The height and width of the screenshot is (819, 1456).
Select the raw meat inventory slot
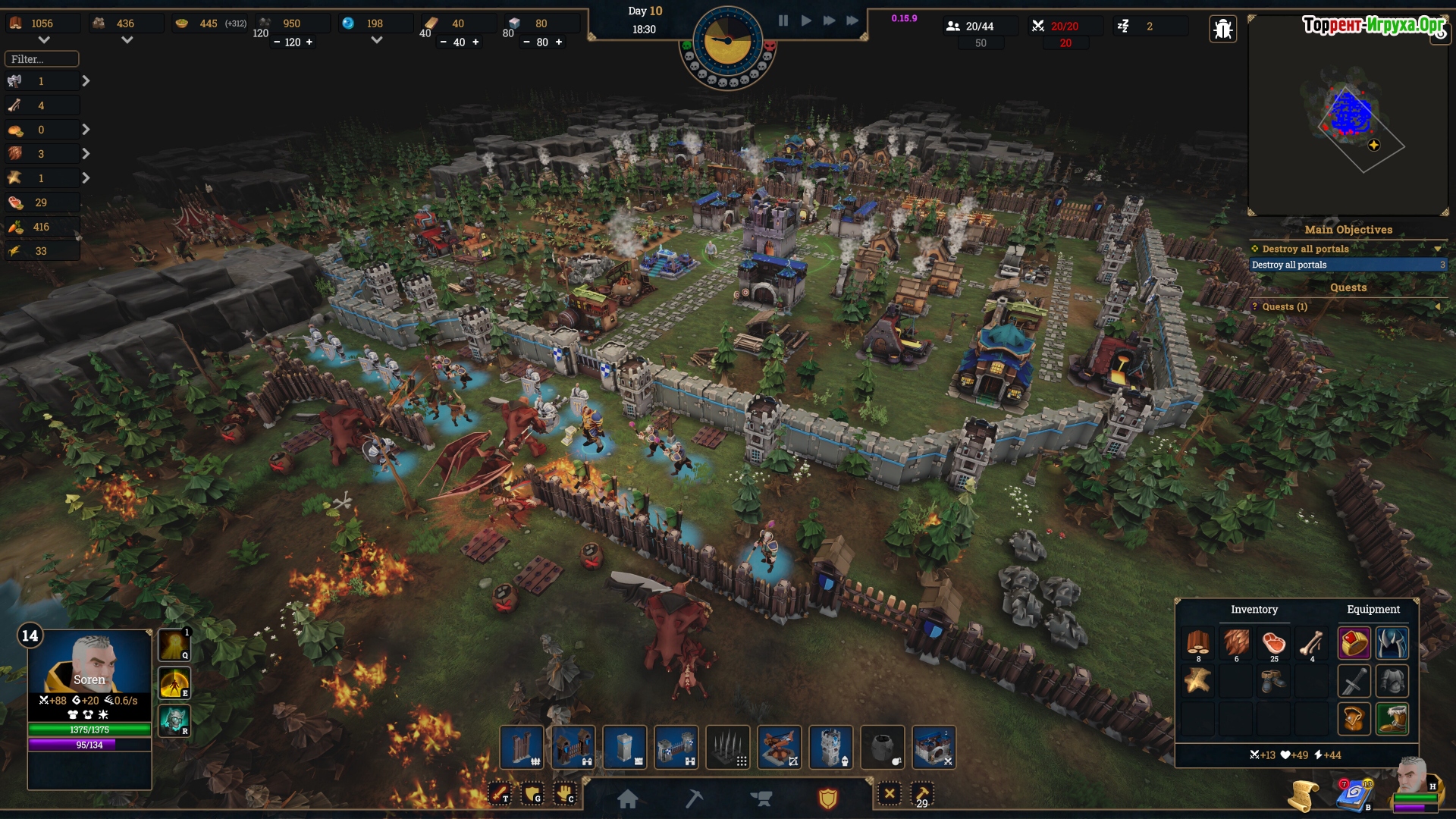[x=1274, y=644]
